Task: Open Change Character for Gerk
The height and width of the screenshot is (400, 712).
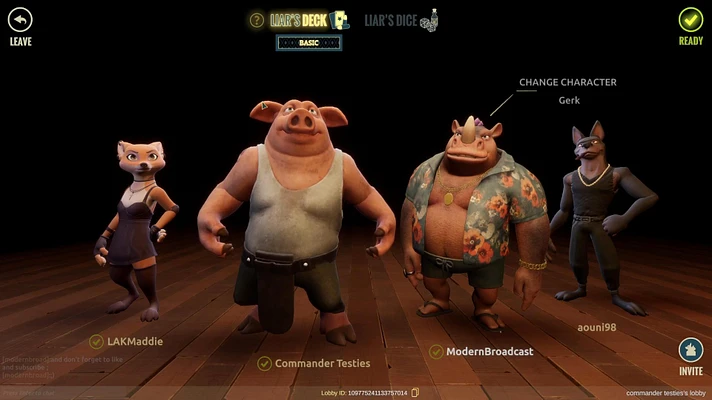Action: (567, 82)
